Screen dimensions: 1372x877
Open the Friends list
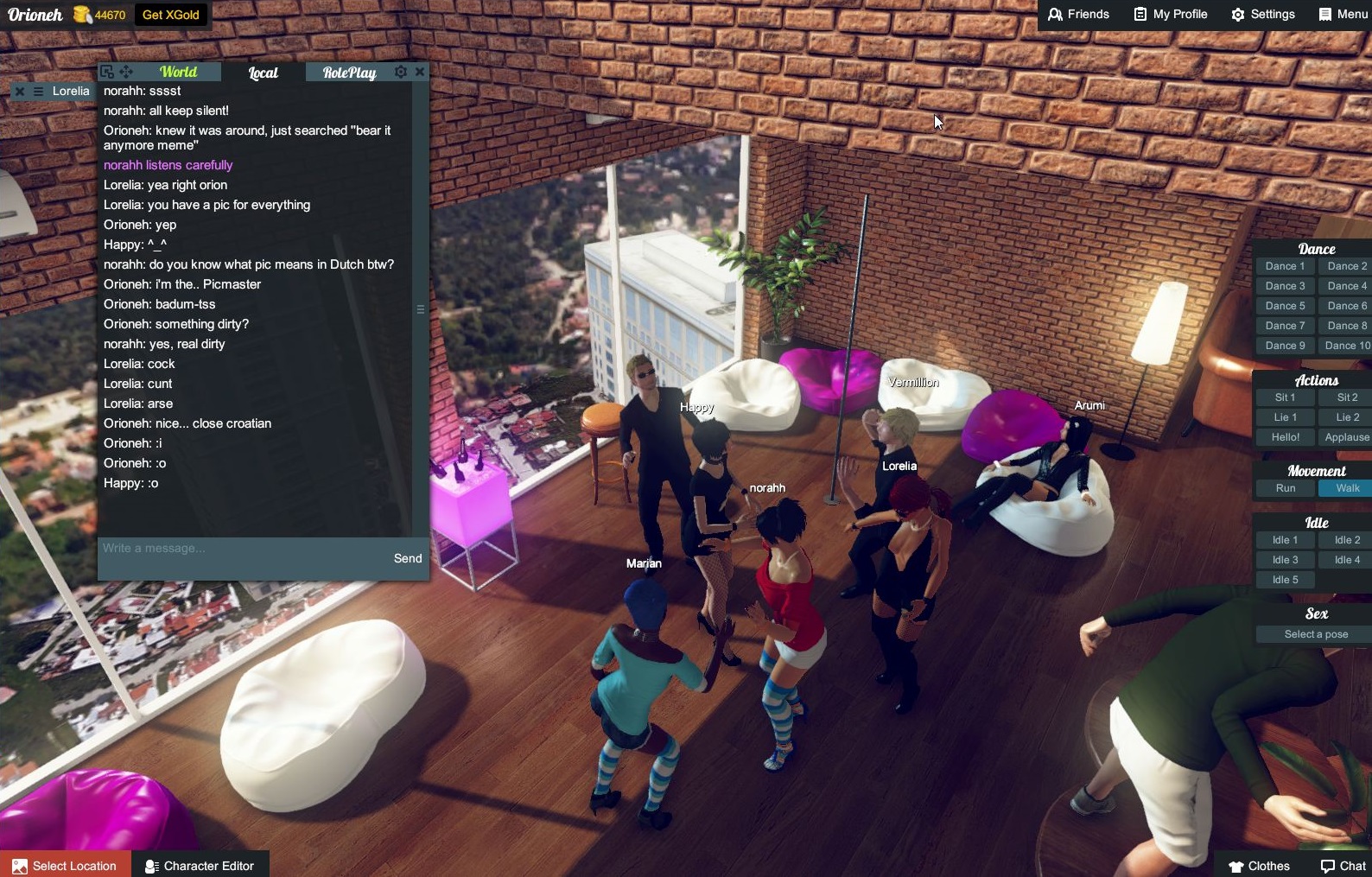point(1077,14)
